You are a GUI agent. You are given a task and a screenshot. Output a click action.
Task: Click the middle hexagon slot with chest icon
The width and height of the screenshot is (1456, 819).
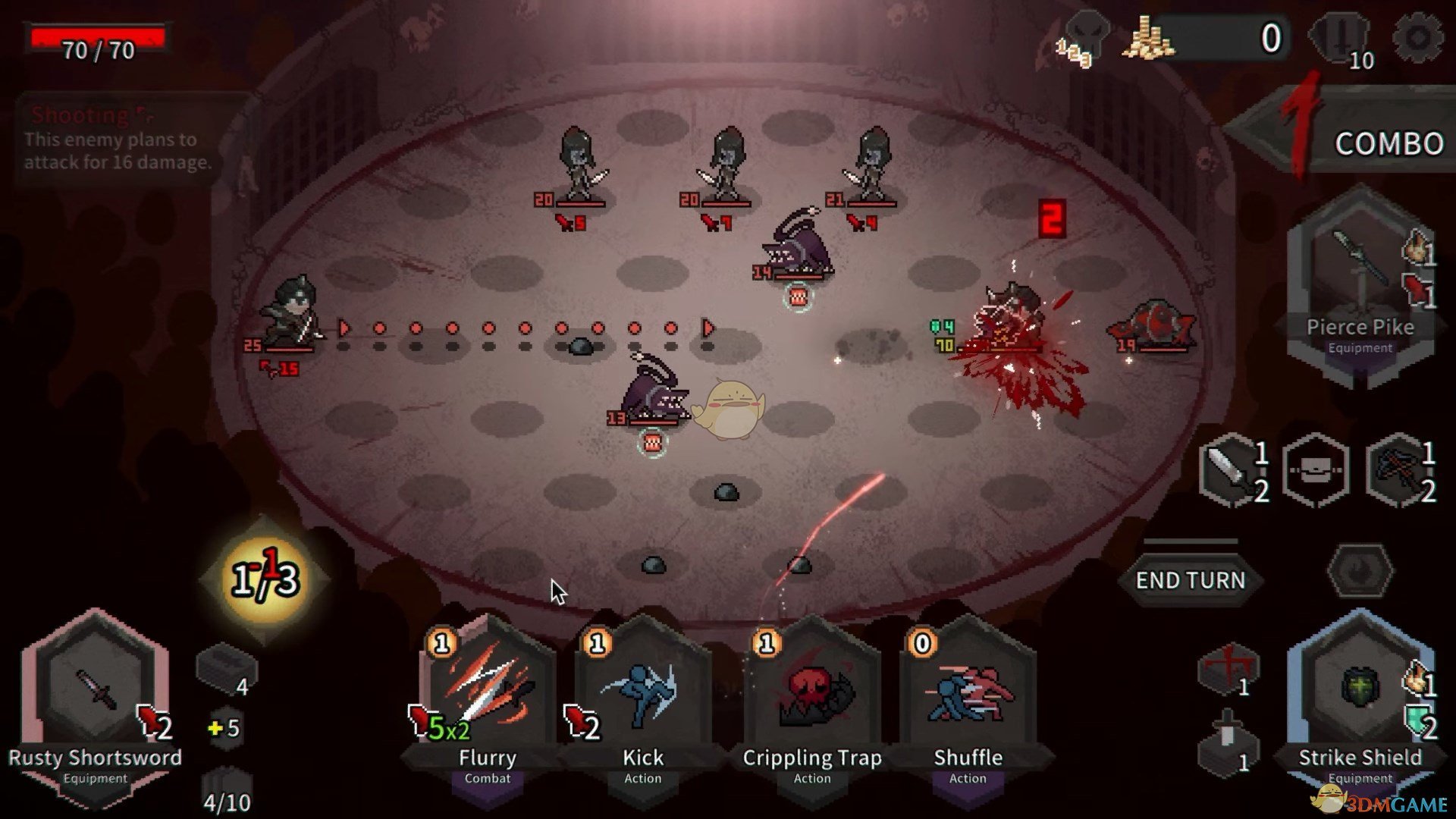click(x=1316, y=470)
